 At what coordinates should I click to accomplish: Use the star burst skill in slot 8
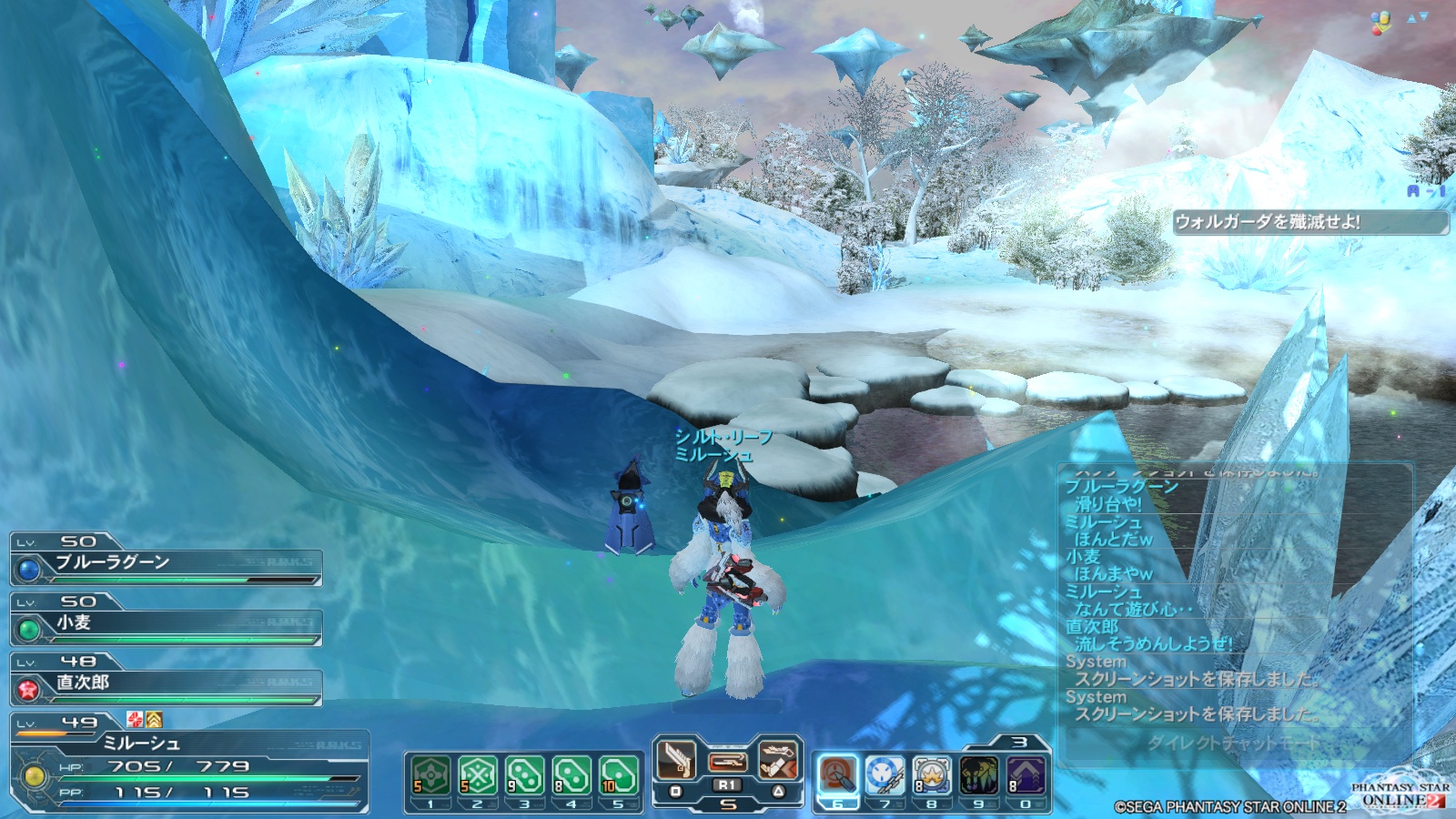tap(932, 775)
